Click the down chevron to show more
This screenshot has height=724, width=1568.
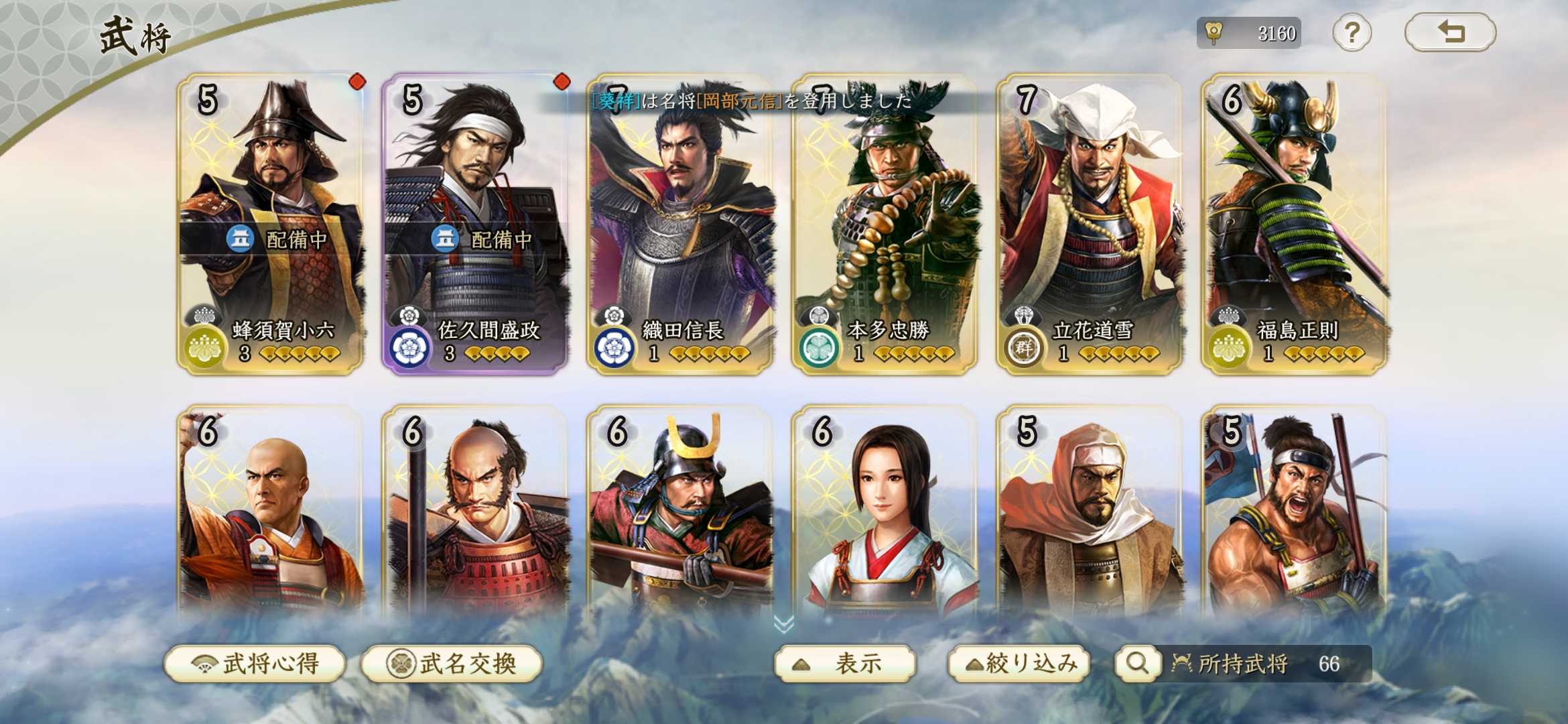tap(783, 624)
